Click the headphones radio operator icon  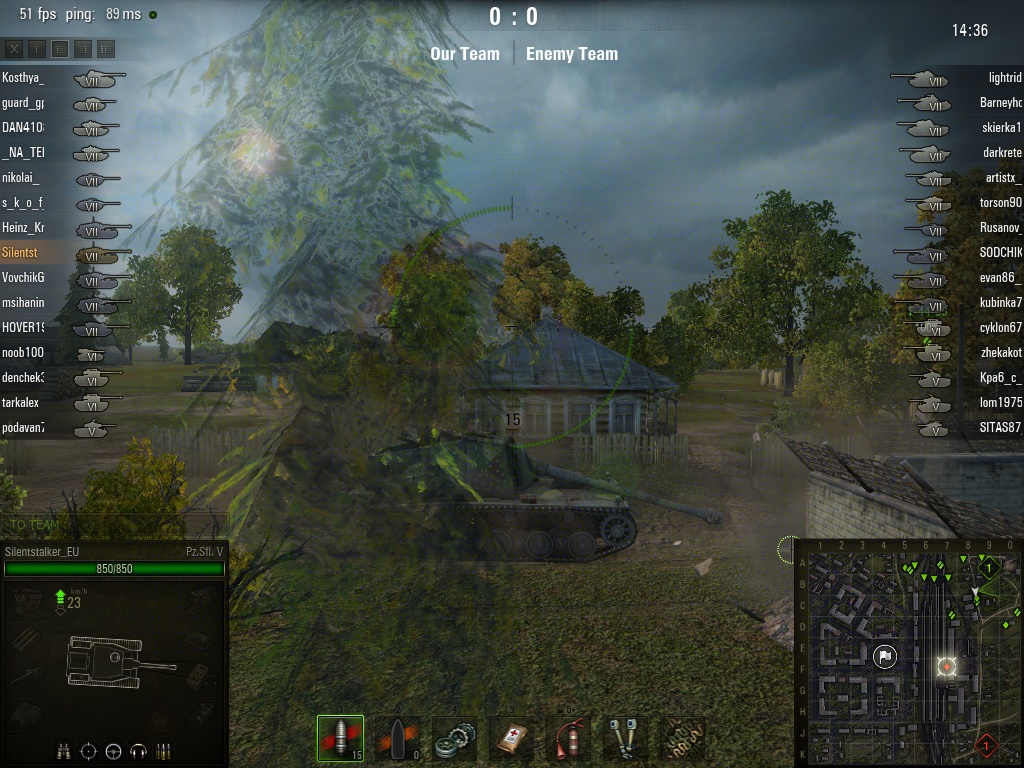139,751
